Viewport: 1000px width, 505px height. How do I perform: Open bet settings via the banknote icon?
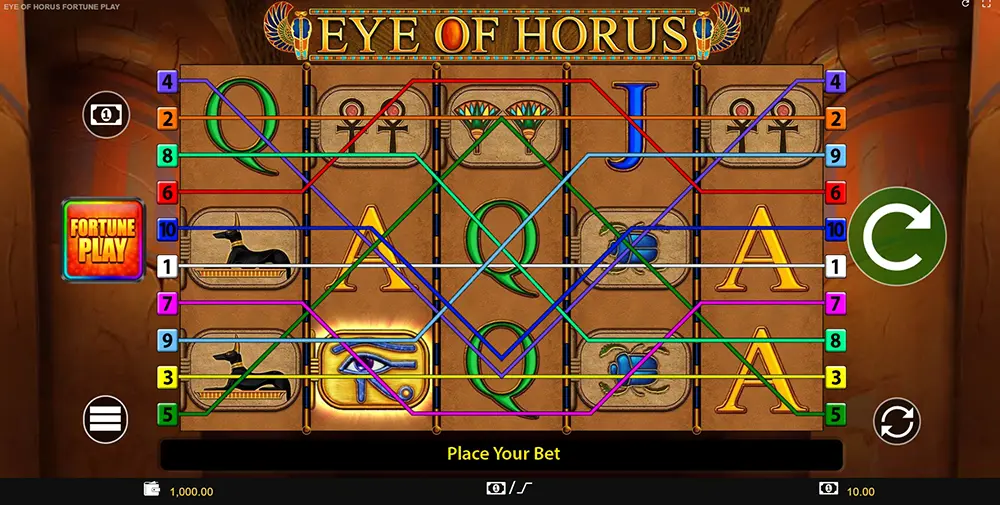[106, 114]
